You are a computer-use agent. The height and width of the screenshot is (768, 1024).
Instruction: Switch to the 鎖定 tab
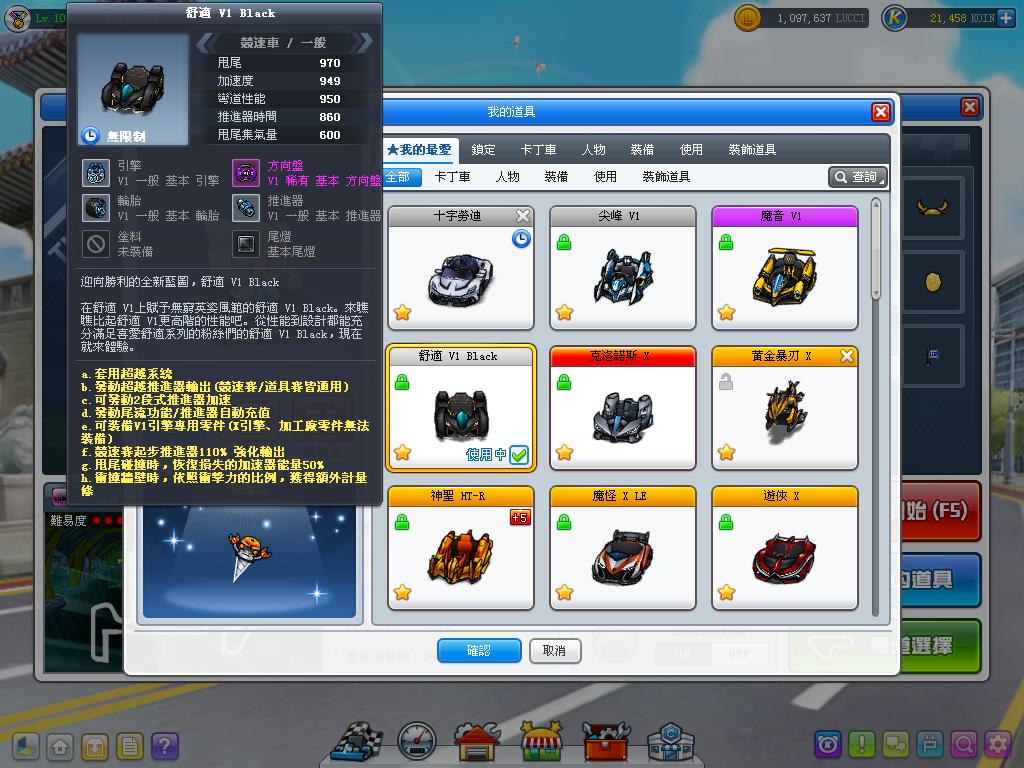[483, 150]
